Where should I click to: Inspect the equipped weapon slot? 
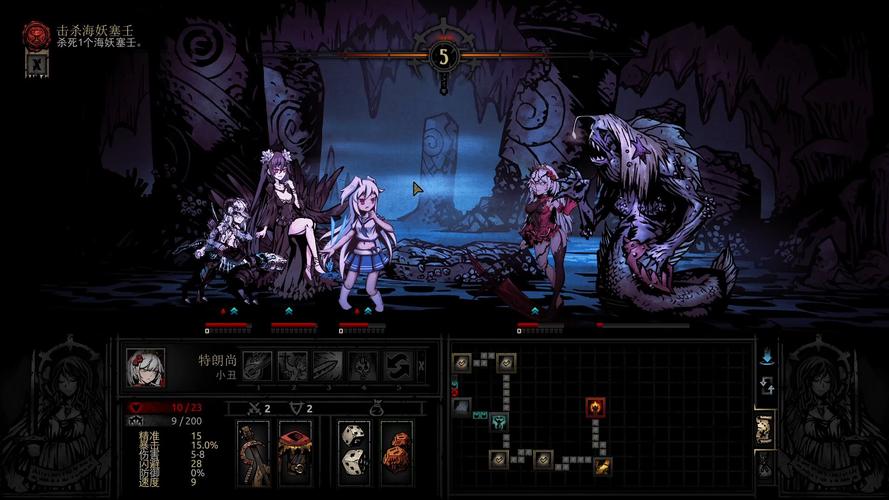[x=253, y=453]
